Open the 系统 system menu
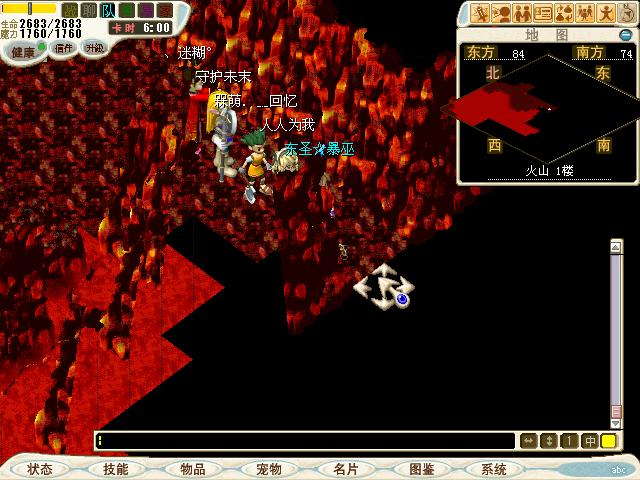This screenshot has width=640, height=480. pyautogui.click(x=494, y=469)
